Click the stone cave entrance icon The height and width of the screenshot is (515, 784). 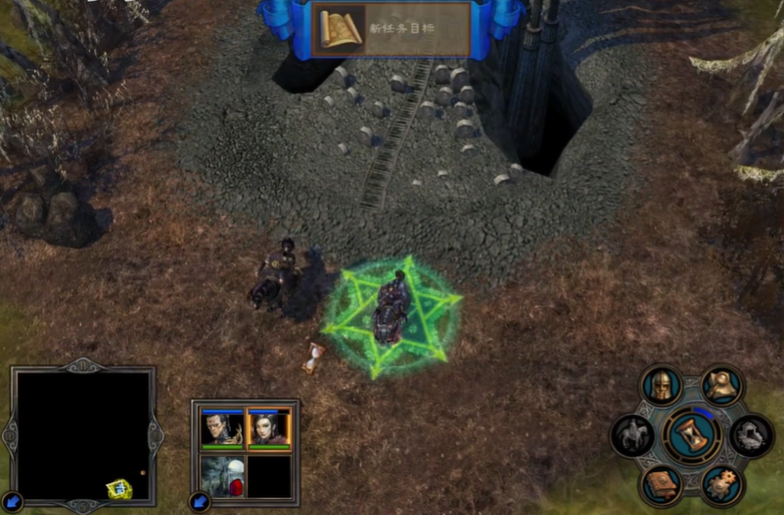coord(751,436)
